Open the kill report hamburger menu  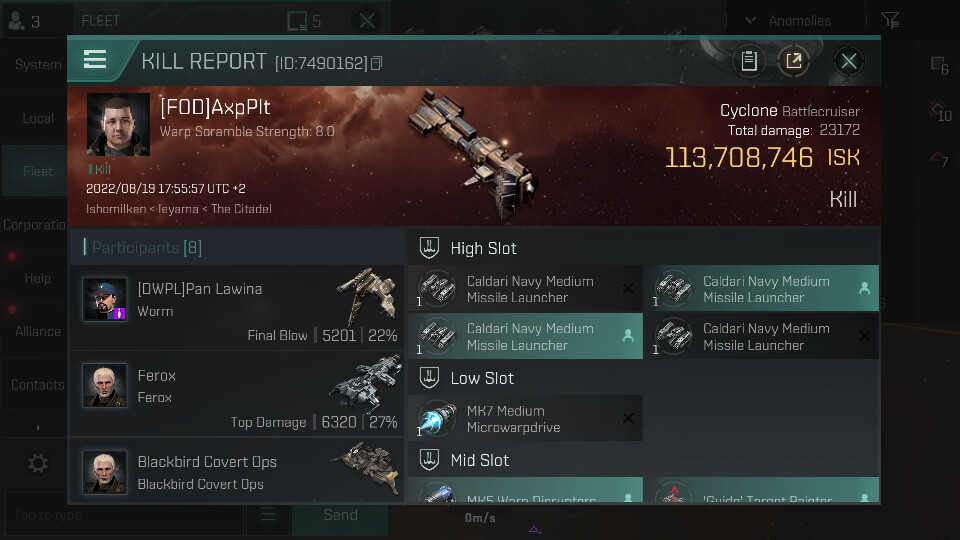(x=95, y=60)
